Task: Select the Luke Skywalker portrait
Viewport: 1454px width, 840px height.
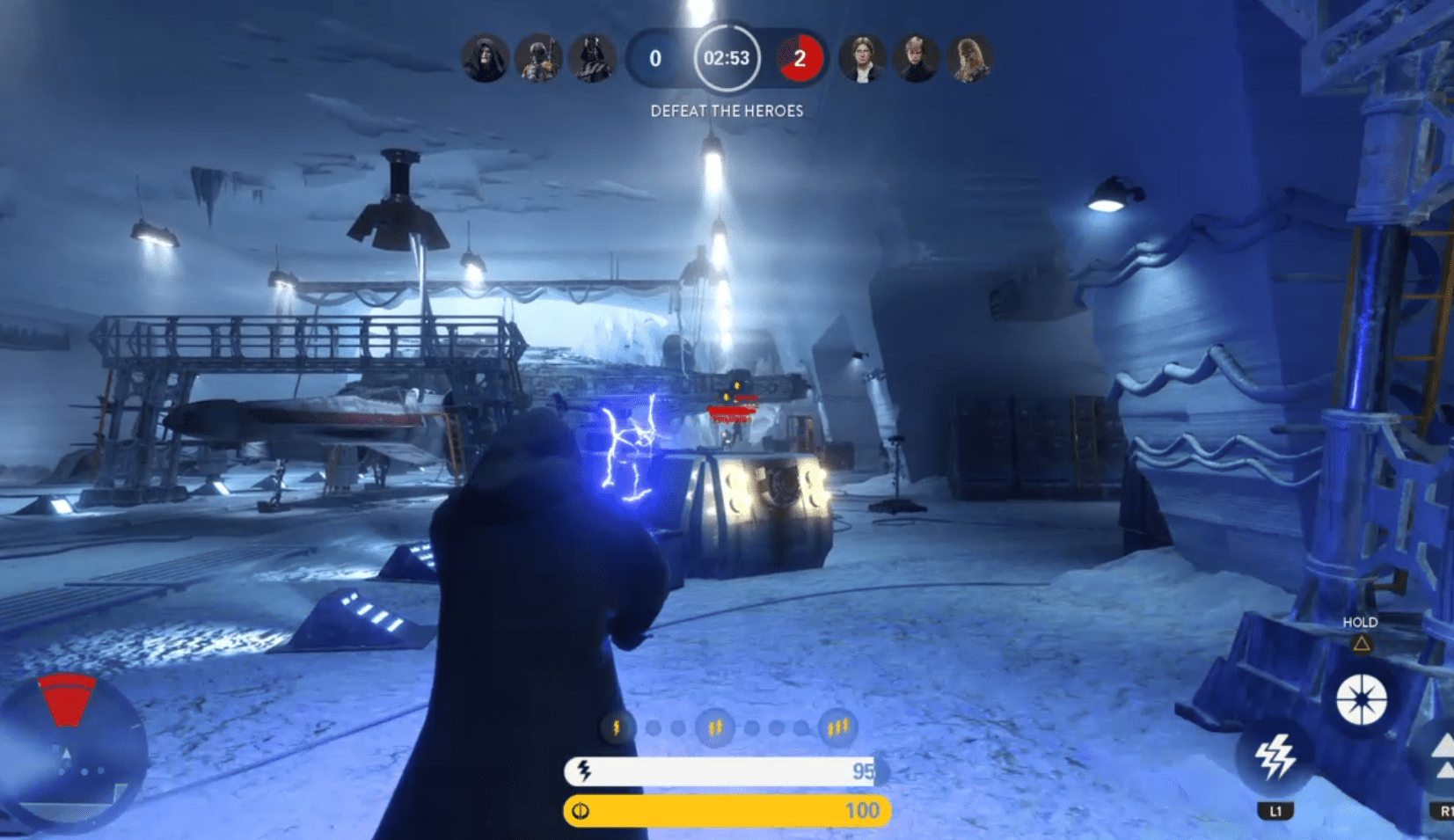Action: click(x=916, y=59)
